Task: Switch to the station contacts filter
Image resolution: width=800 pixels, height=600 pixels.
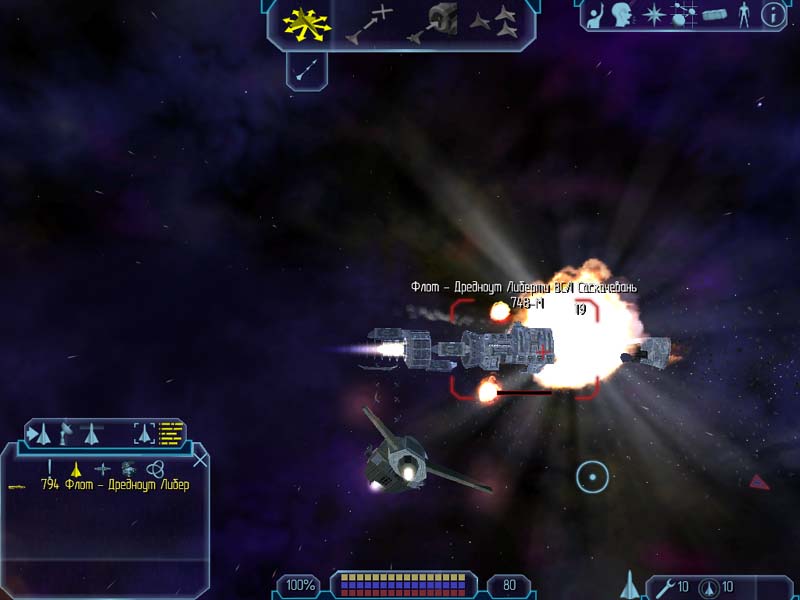Action: tap(129, 467)
